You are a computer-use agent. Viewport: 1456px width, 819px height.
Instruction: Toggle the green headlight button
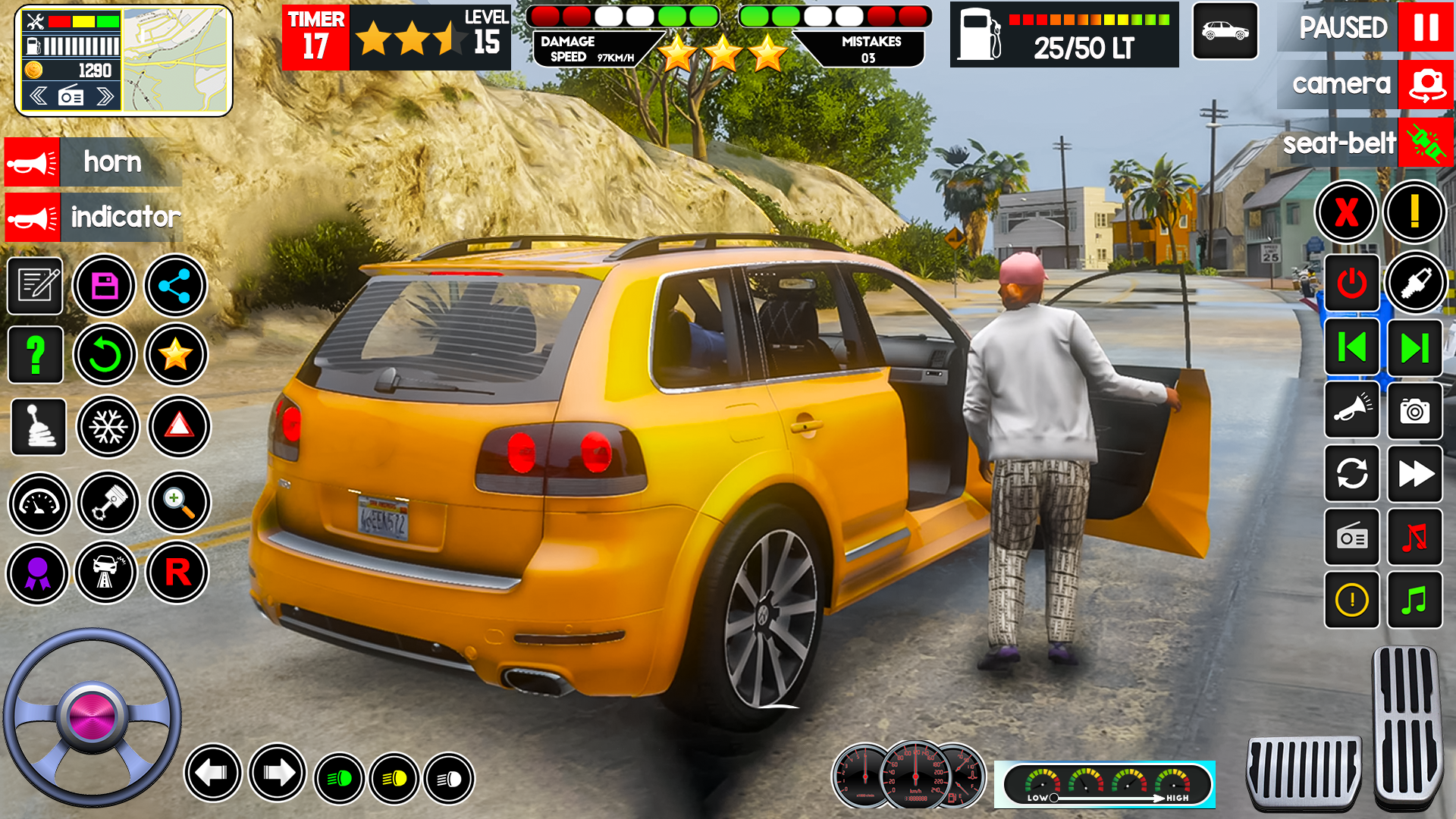point(339,778)
